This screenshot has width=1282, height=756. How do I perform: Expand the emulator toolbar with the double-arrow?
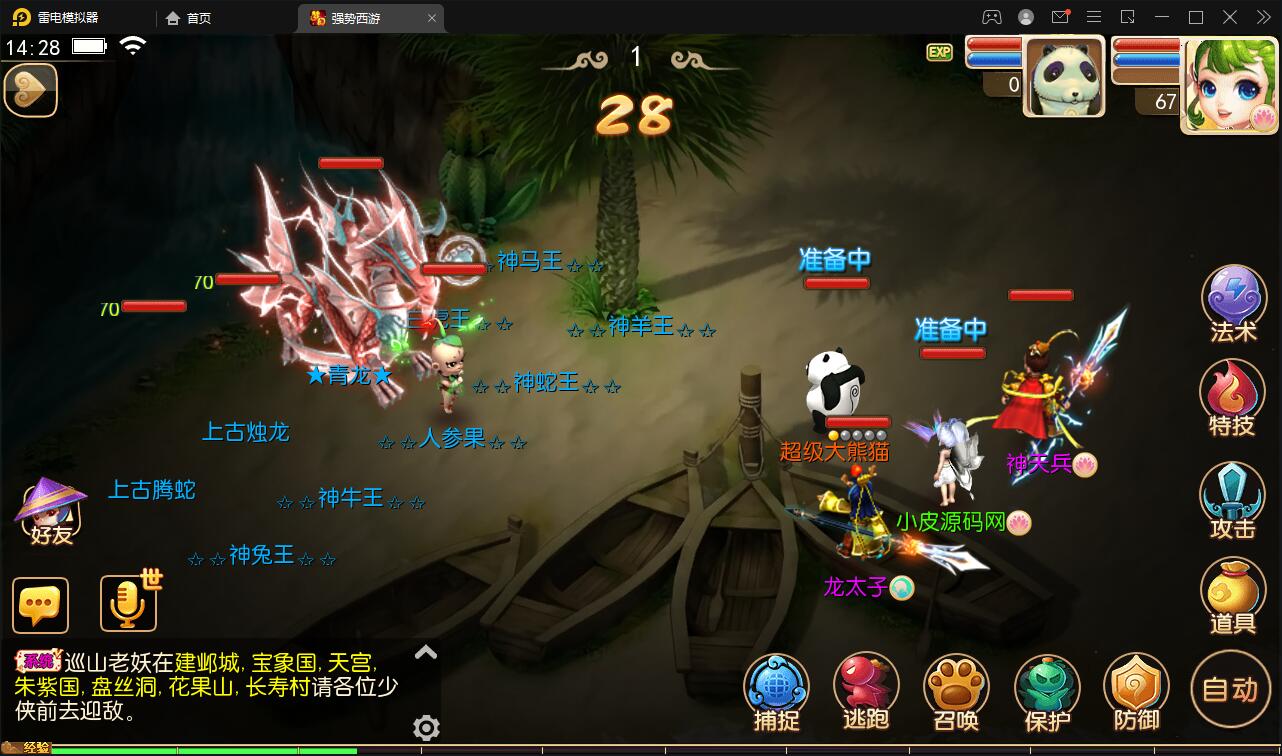pos(1261,17)
